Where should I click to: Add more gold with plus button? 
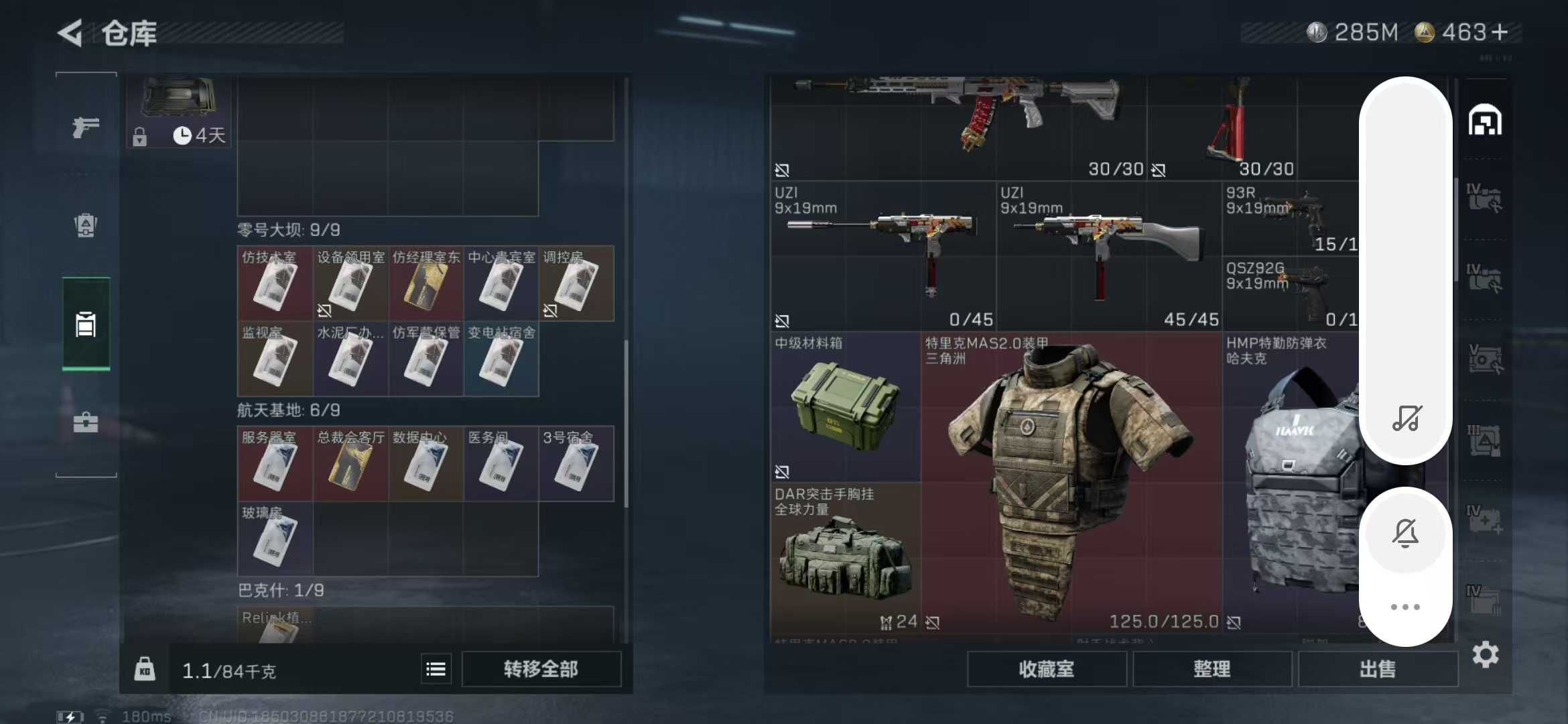(1500, 32)
